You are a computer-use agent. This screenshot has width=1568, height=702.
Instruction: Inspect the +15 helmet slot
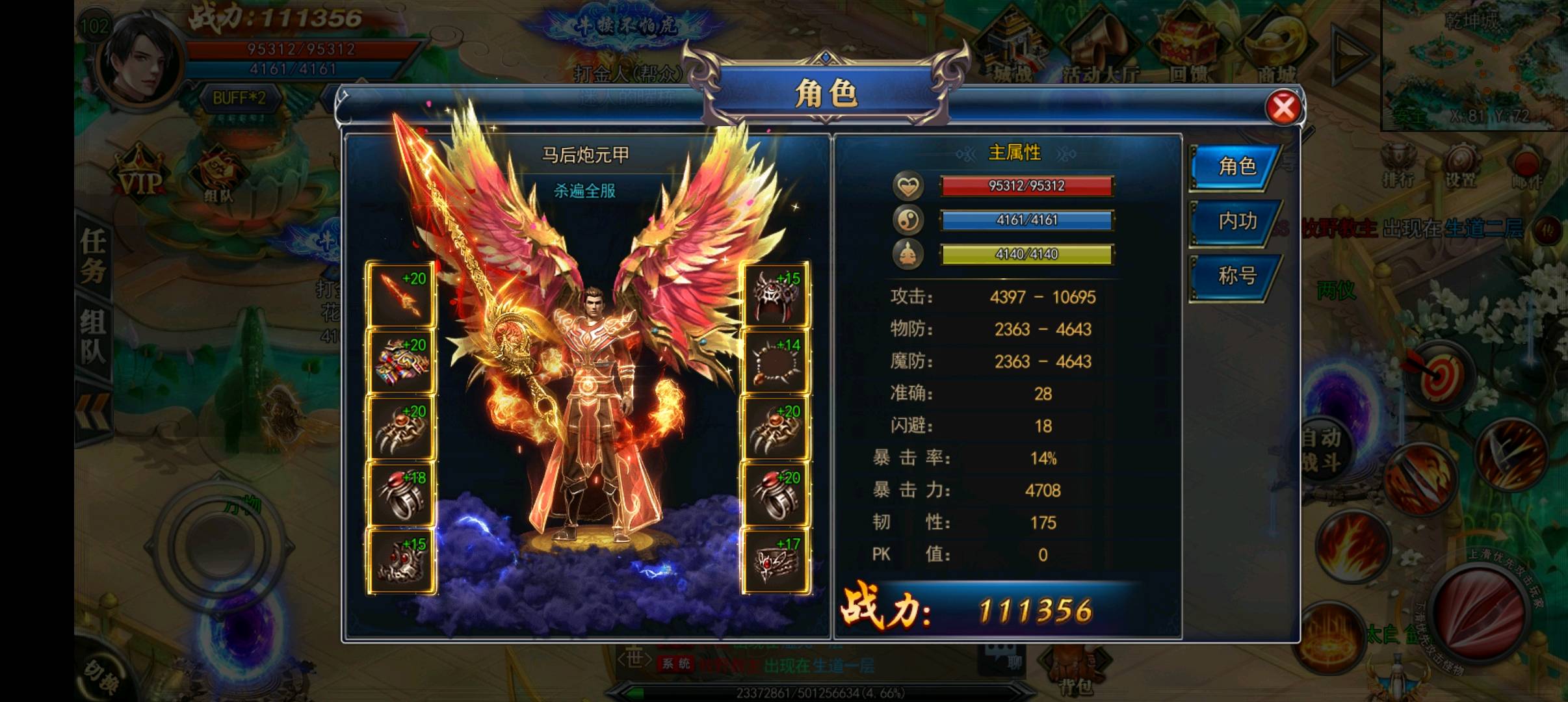(775, 296)
